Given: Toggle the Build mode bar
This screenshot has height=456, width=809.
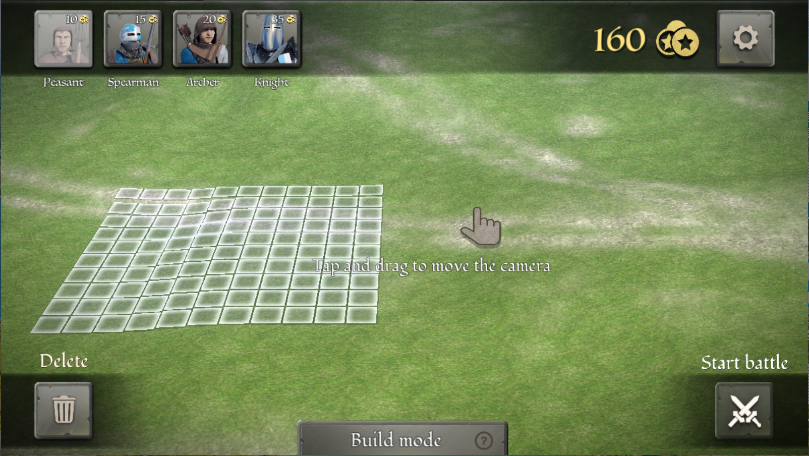Looking at the screenshot, I should point(396,440).
